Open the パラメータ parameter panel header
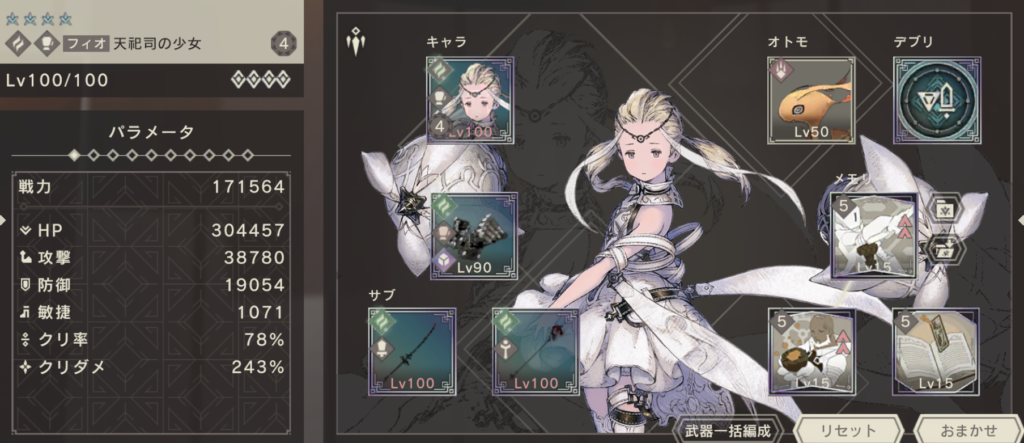Image resolution: width=1024 pixels, height=443 pixels. [x=150, y=131]
